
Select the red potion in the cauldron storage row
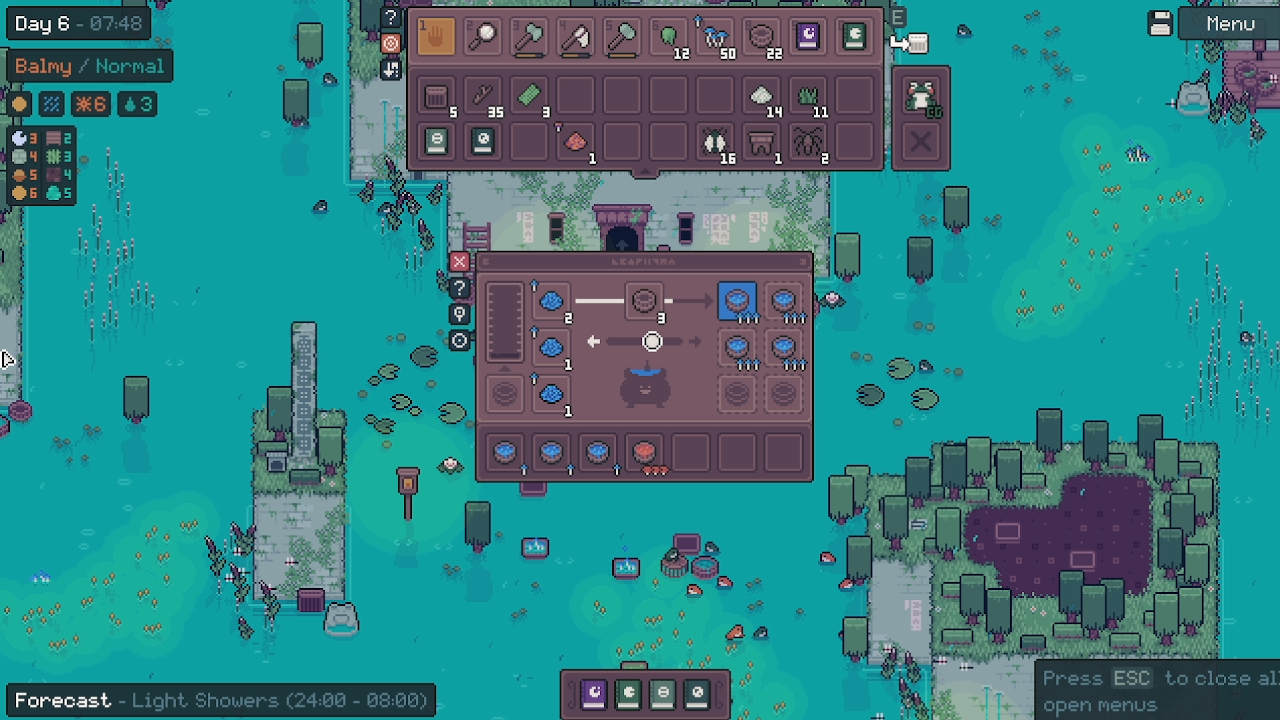(643, 452)
